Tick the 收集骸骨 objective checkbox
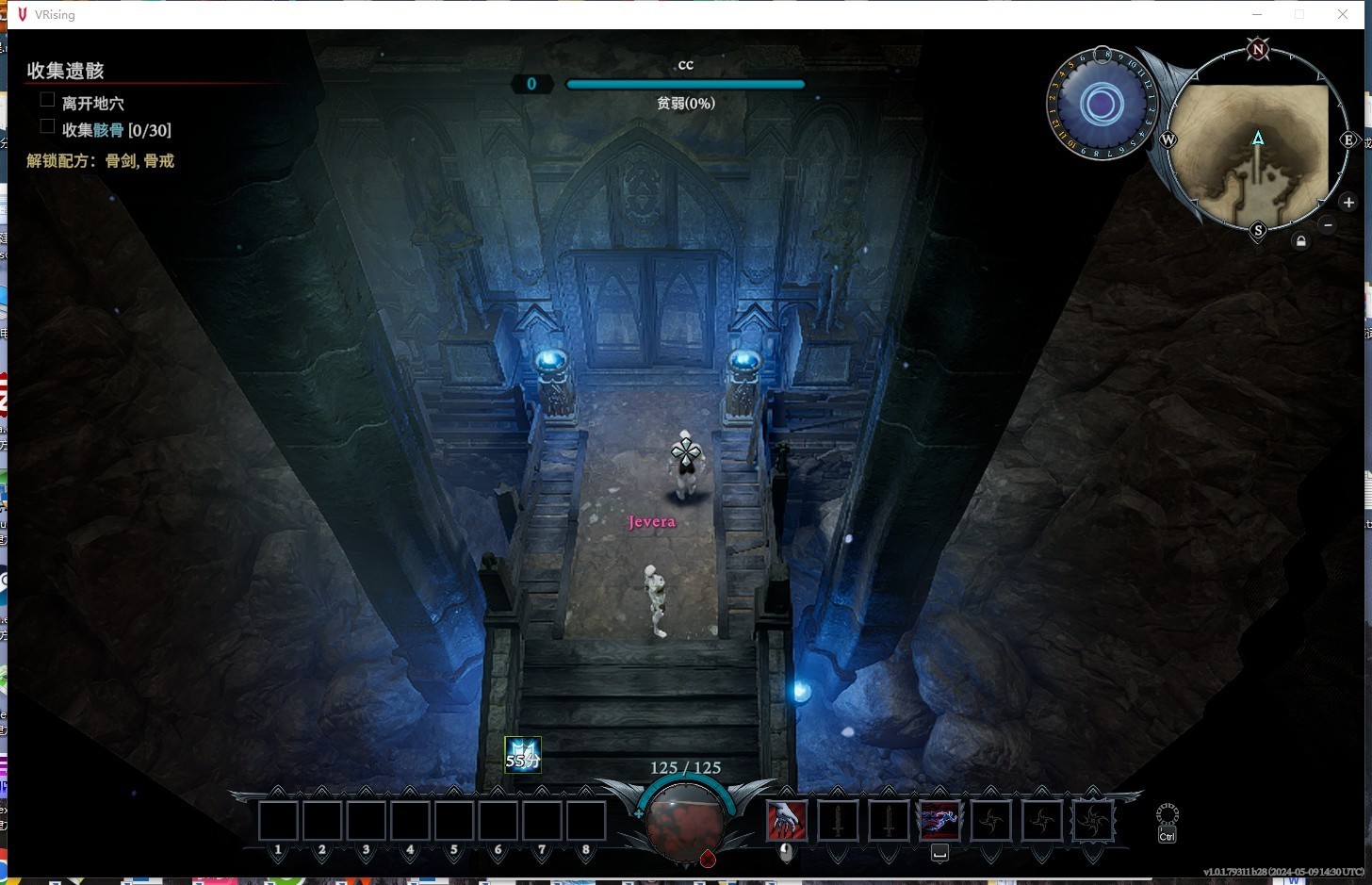Image resolution: width=1372 pixels, height=885 pixels. pos(47,126)
